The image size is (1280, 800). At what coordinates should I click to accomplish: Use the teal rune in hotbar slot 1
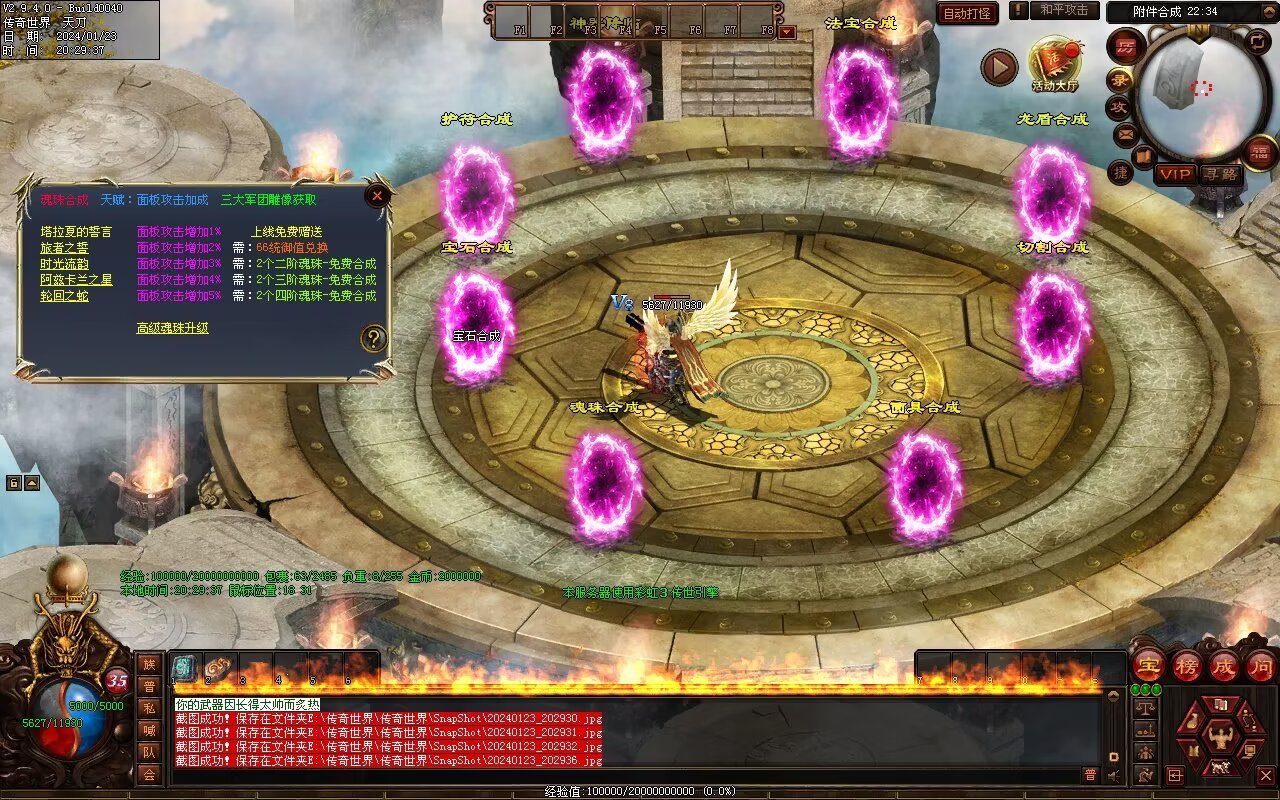(185, 669)
